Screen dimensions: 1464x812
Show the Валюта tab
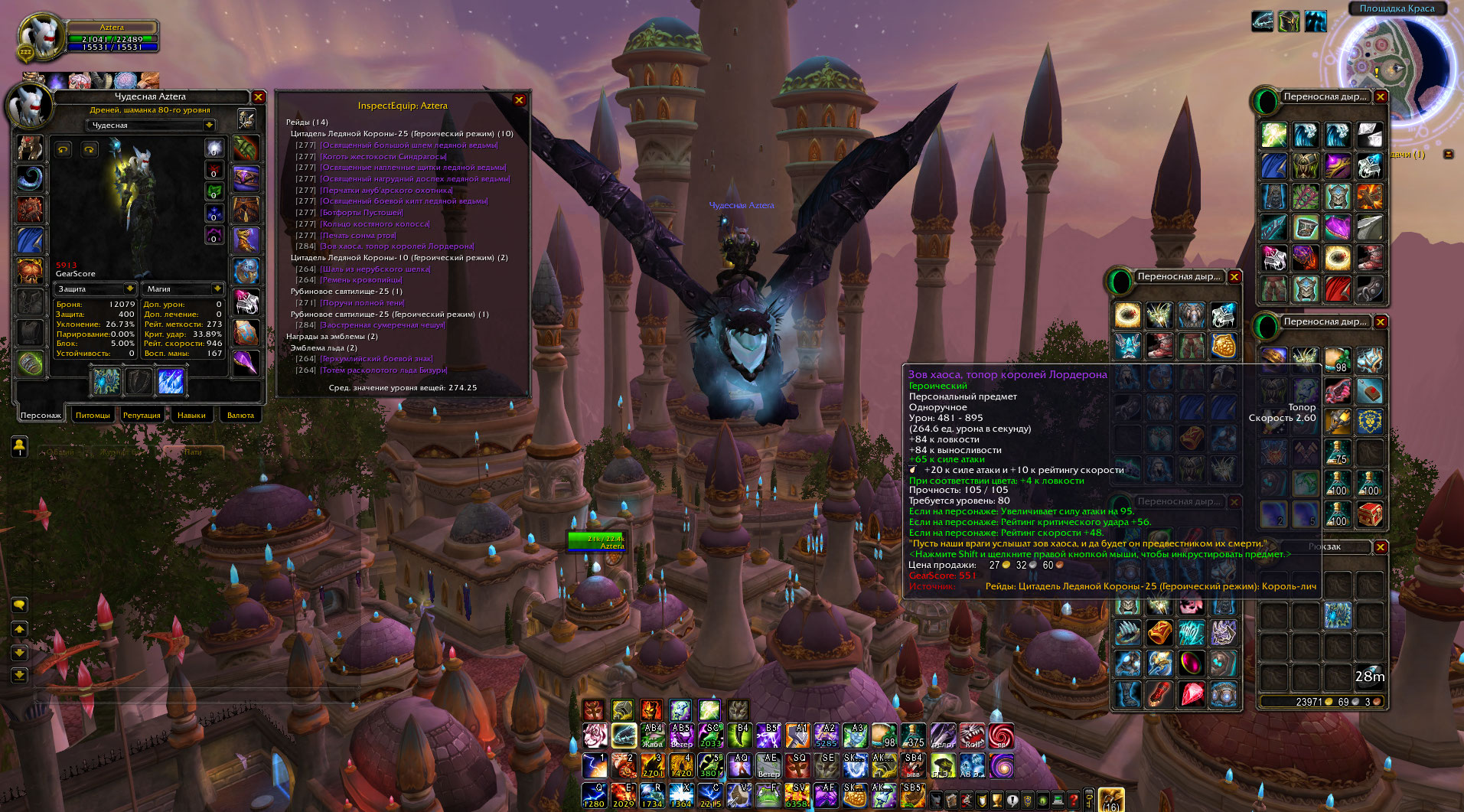tap(240, 415)
